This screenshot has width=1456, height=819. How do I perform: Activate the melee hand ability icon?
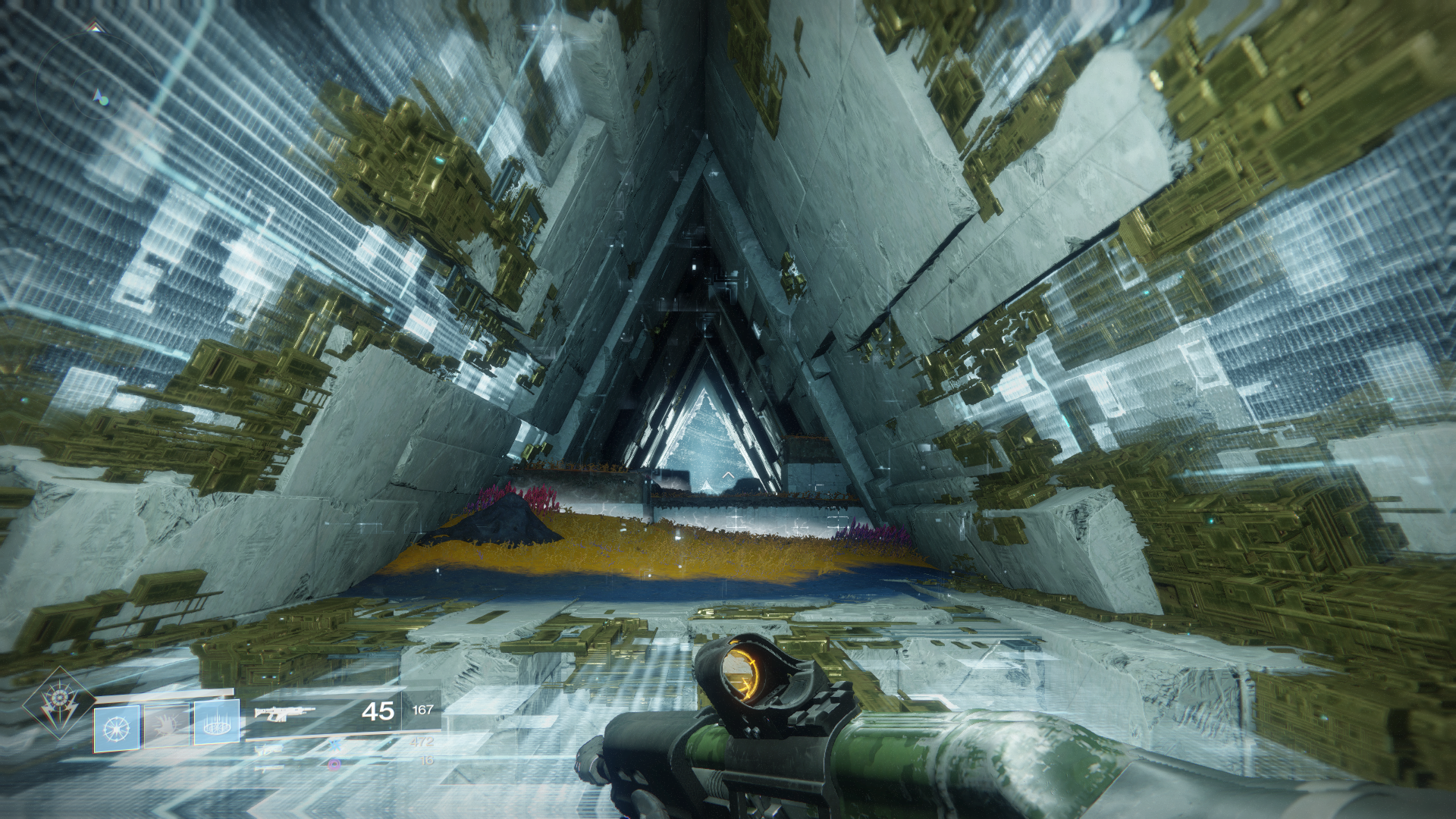(x=167, y=726)
